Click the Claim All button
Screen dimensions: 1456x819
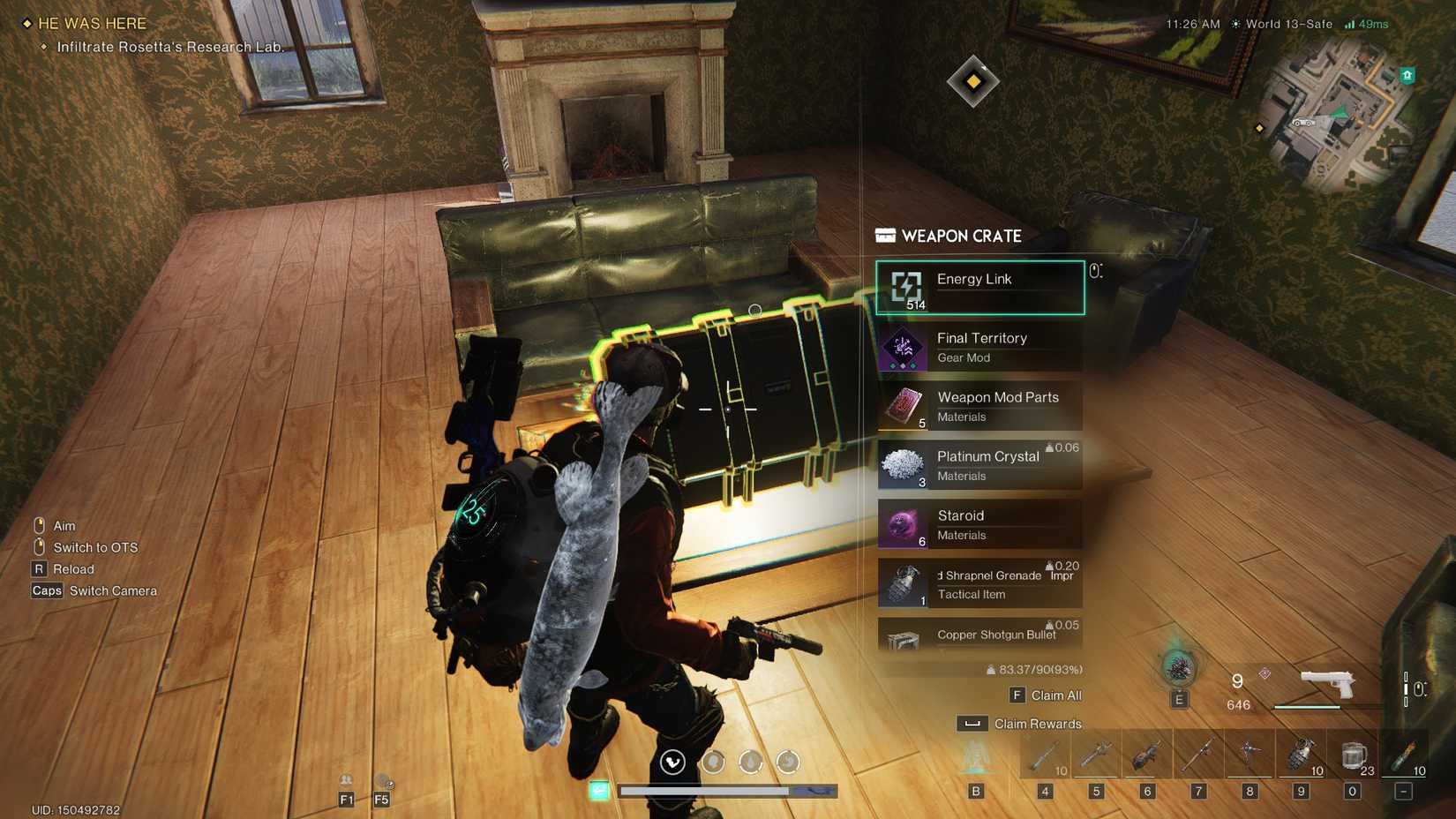click(1044, 695)
